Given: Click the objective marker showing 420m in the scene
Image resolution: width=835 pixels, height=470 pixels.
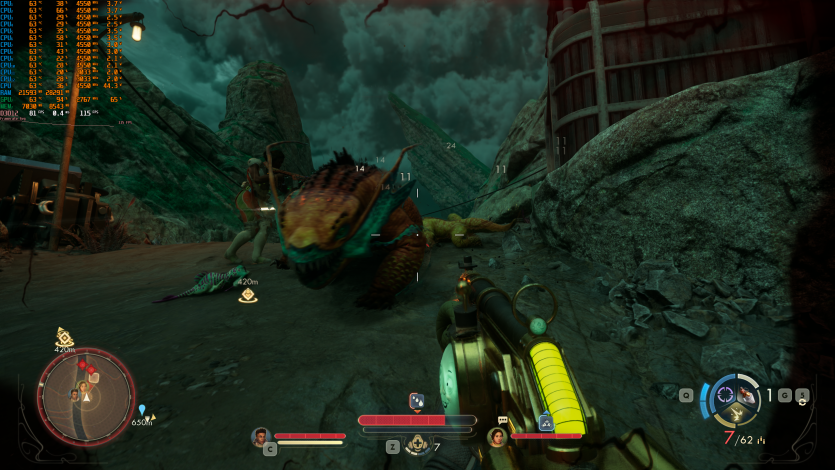Looking at the screenshot, I should coord(248,295).
